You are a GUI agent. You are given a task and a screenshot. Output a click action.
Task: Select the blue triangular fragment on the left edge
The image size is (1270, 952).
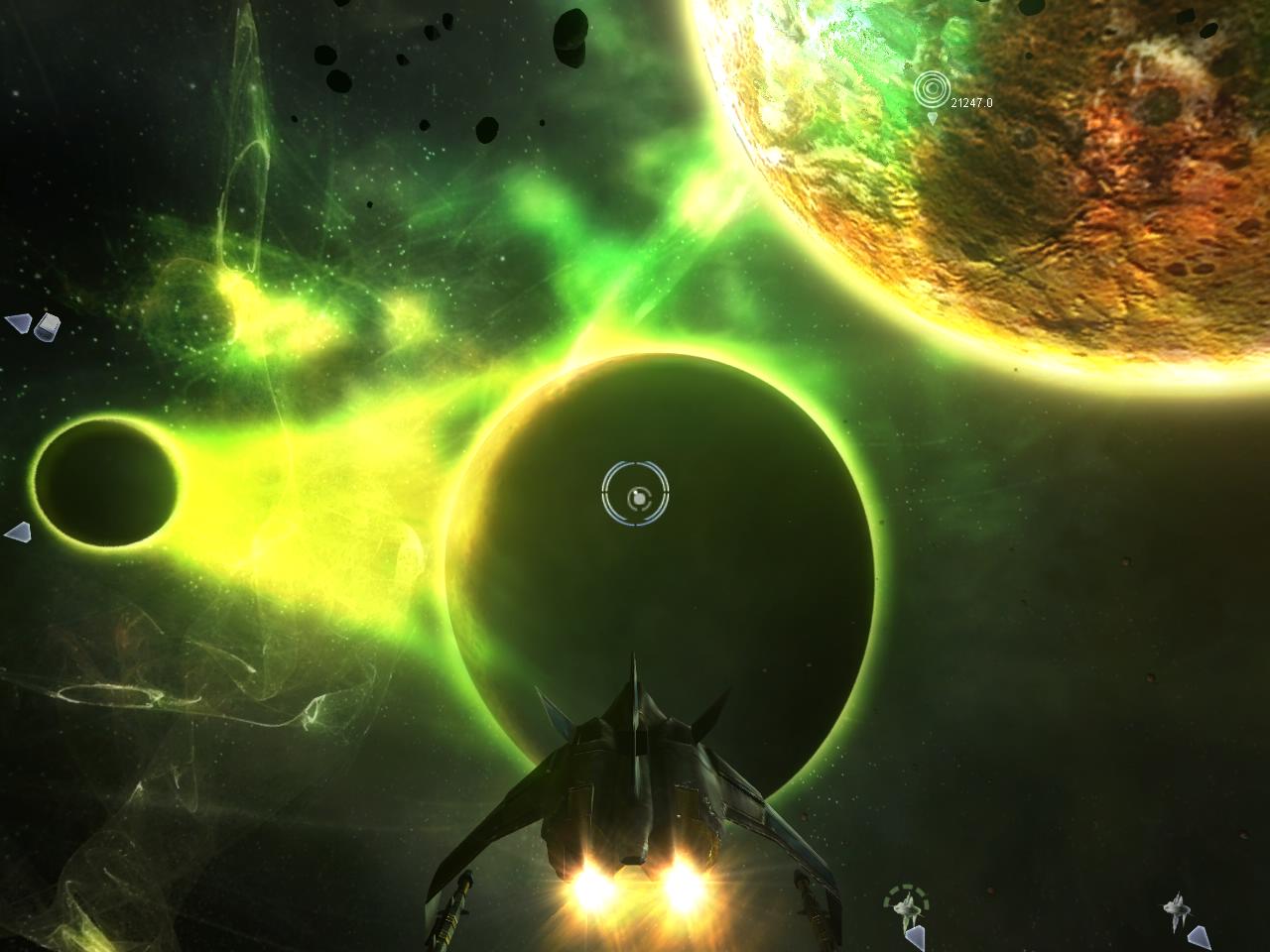[17, 324]
